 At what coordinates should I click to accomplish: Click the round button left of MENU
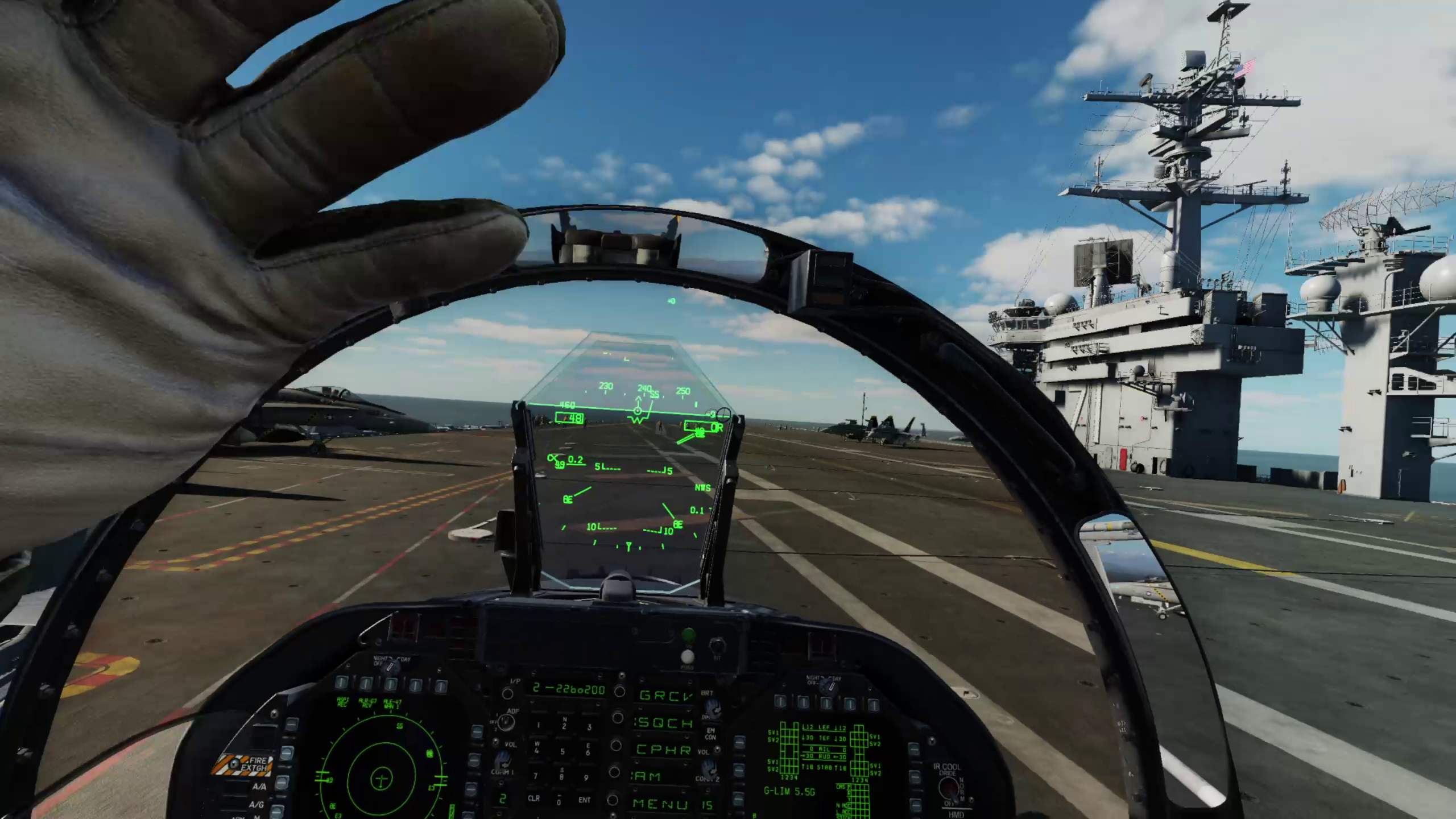[x=613, y=800]
